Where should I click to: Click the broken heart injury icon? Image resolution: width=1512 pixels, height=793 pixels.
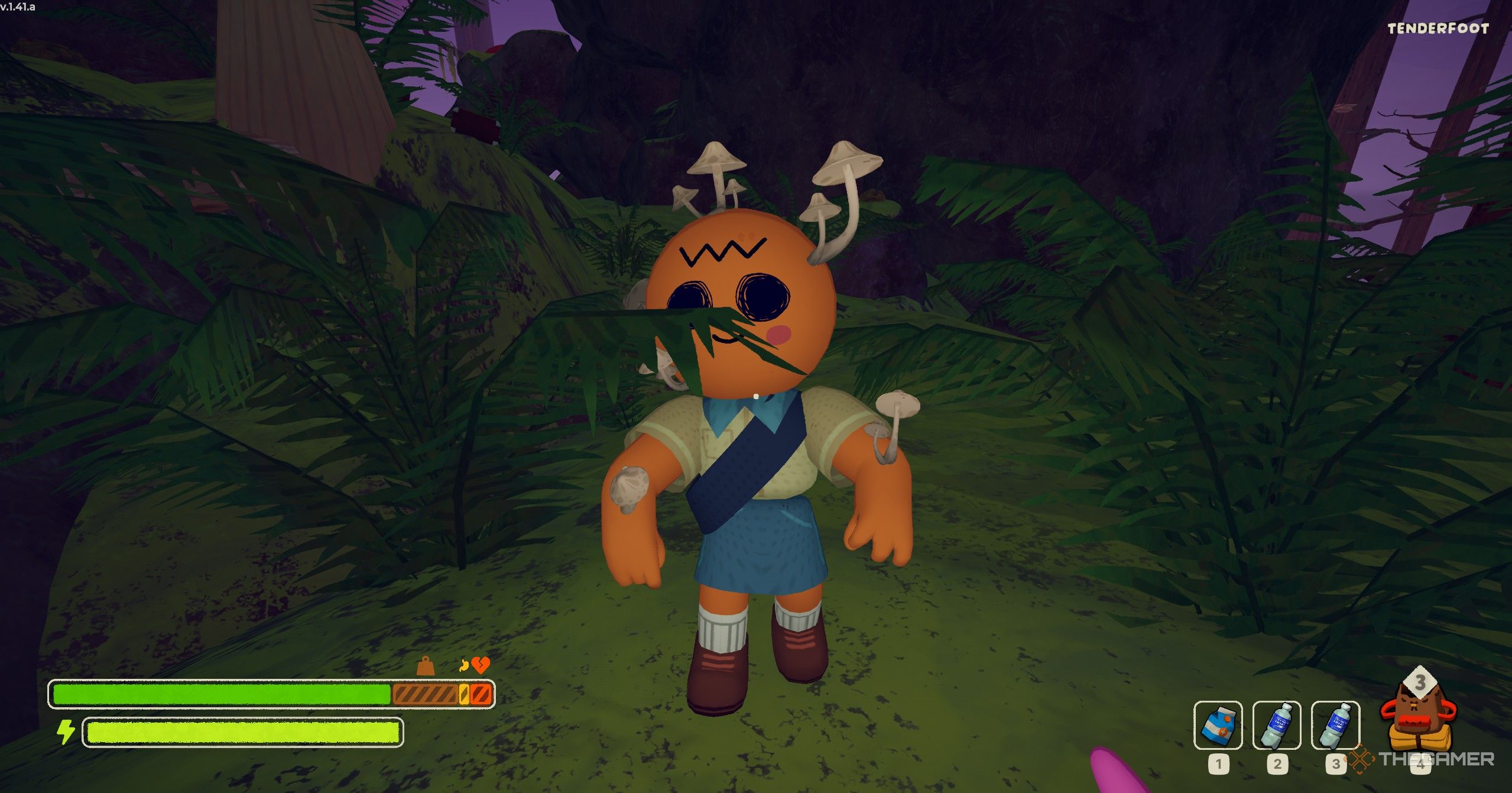481,666
